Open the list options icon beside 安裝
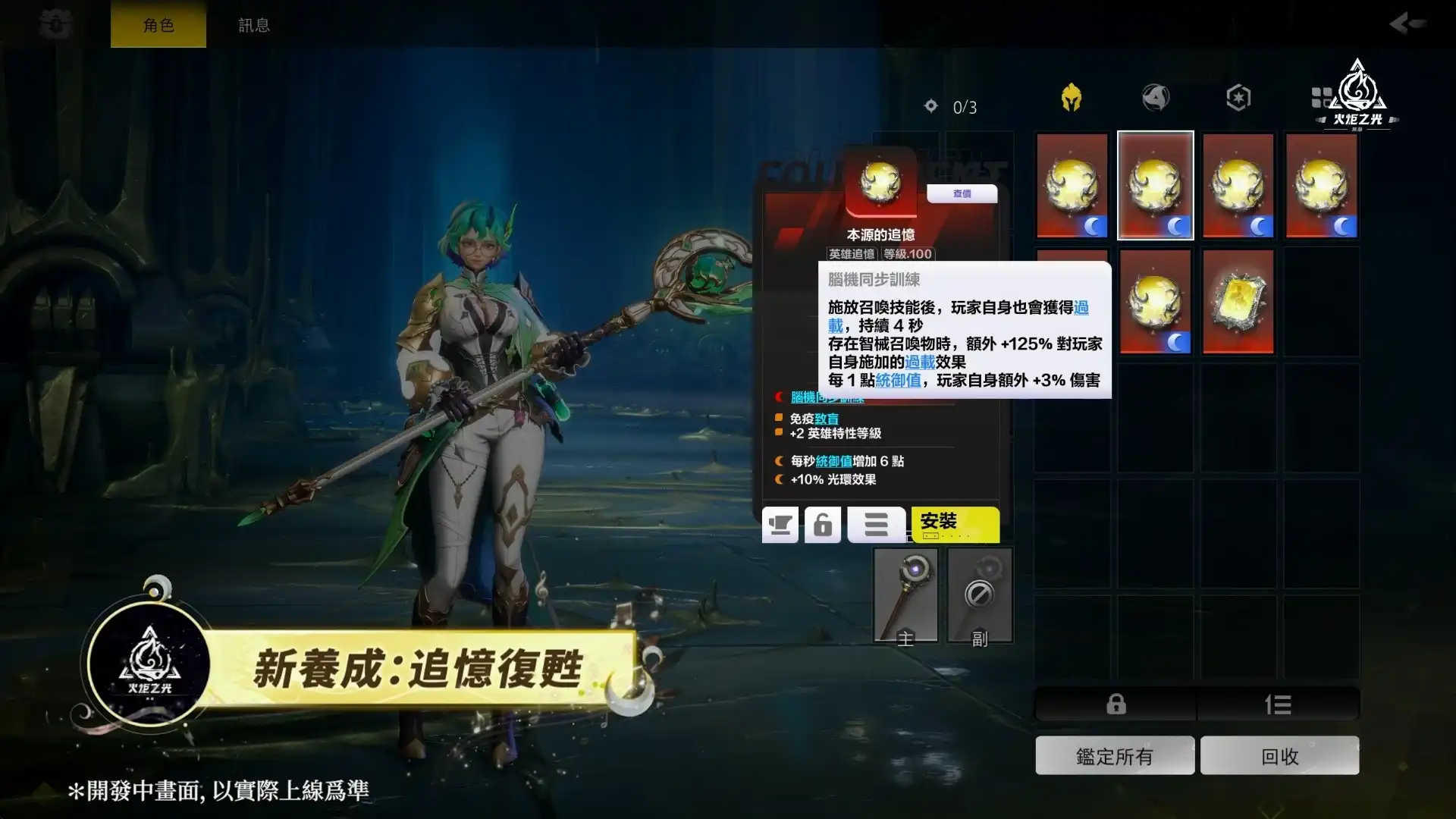Viewport: 1456px width, 819px height. tap(876, 524)
